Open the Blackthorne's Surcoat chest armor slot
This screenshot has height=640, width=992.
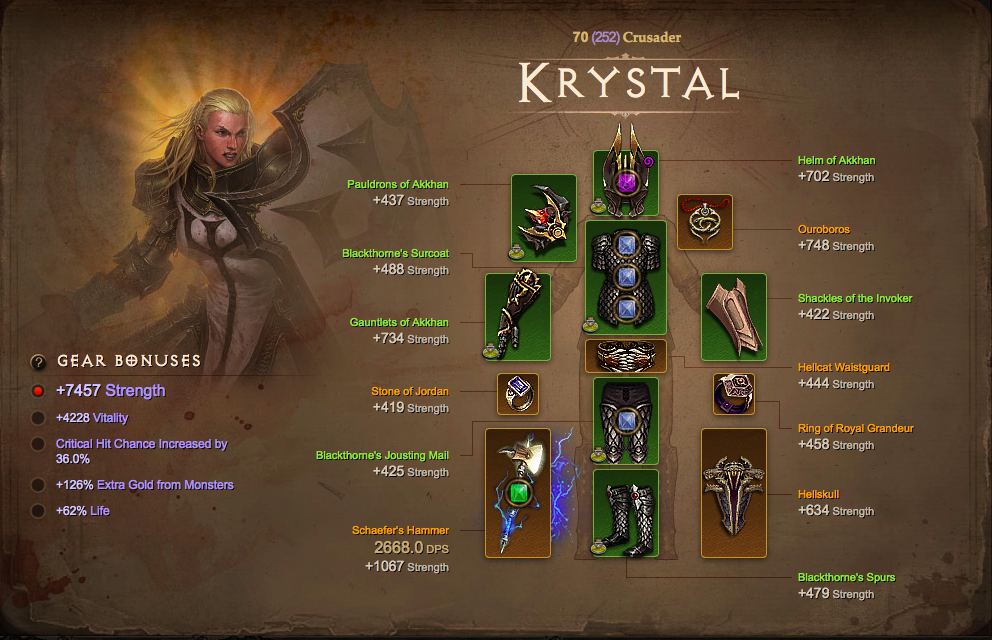(x=626, y=278)
